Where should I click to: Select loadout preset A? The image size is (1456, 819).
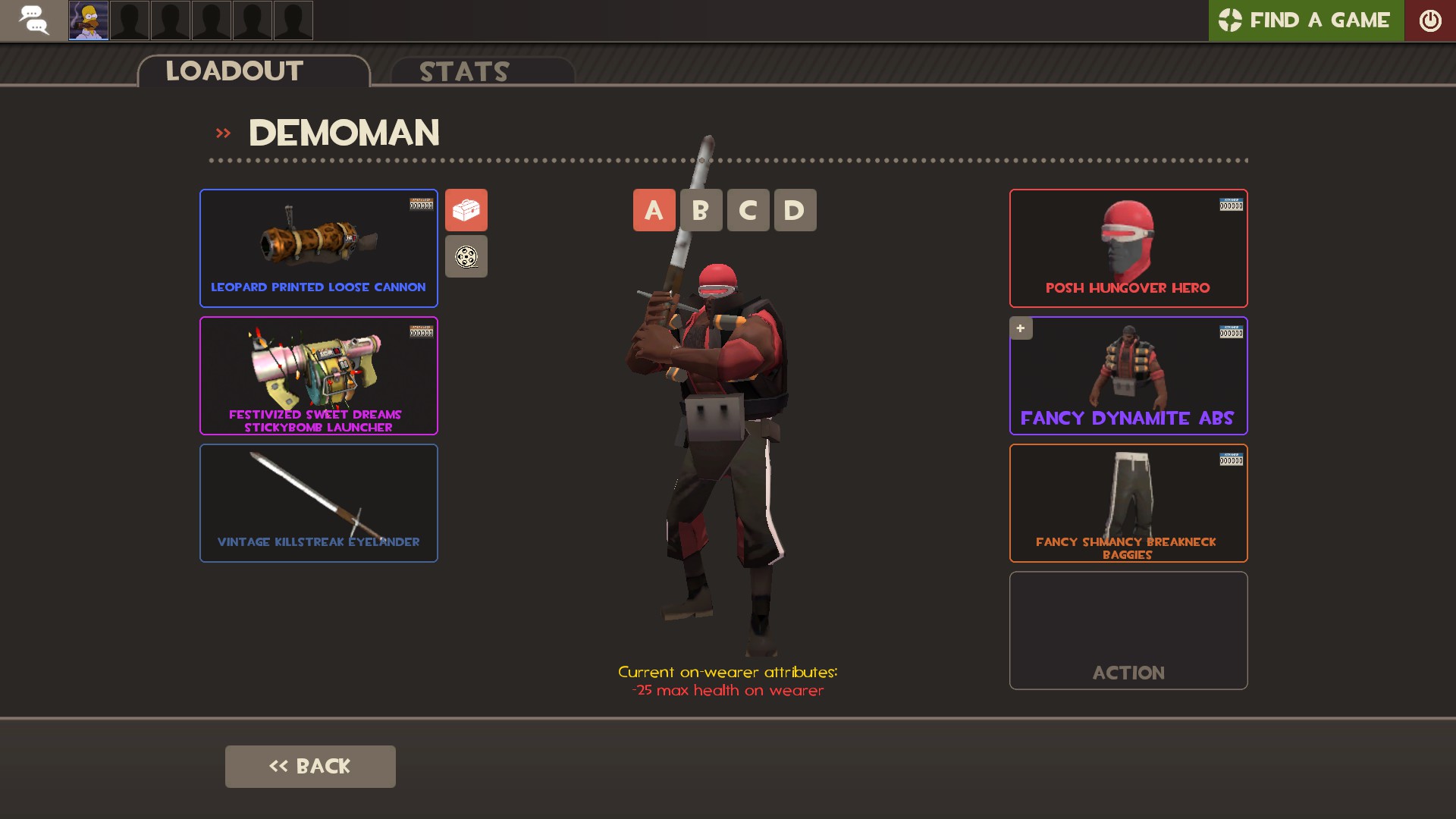pyautogui.click(x=654, y=210)
